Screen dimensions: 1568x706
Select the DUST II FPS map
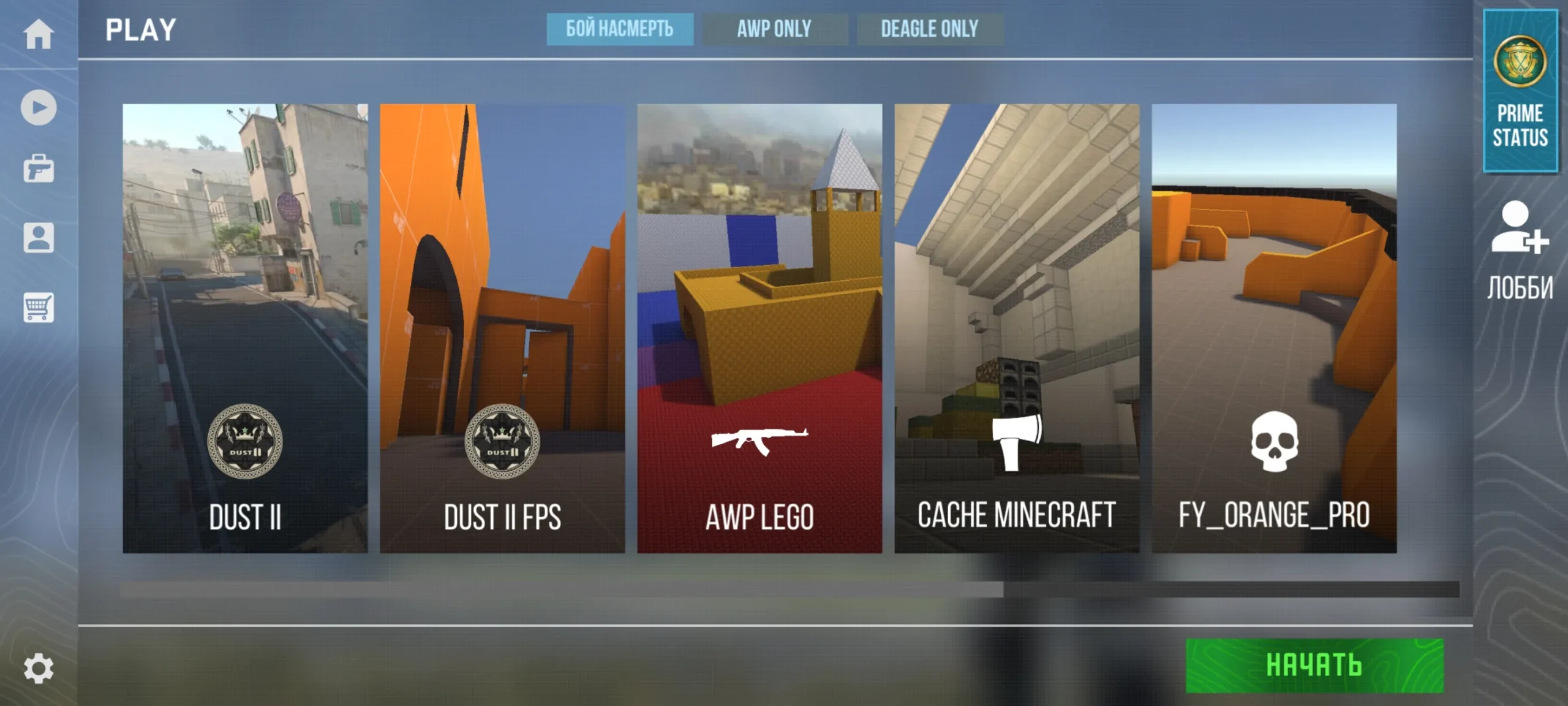coord(502,328)
